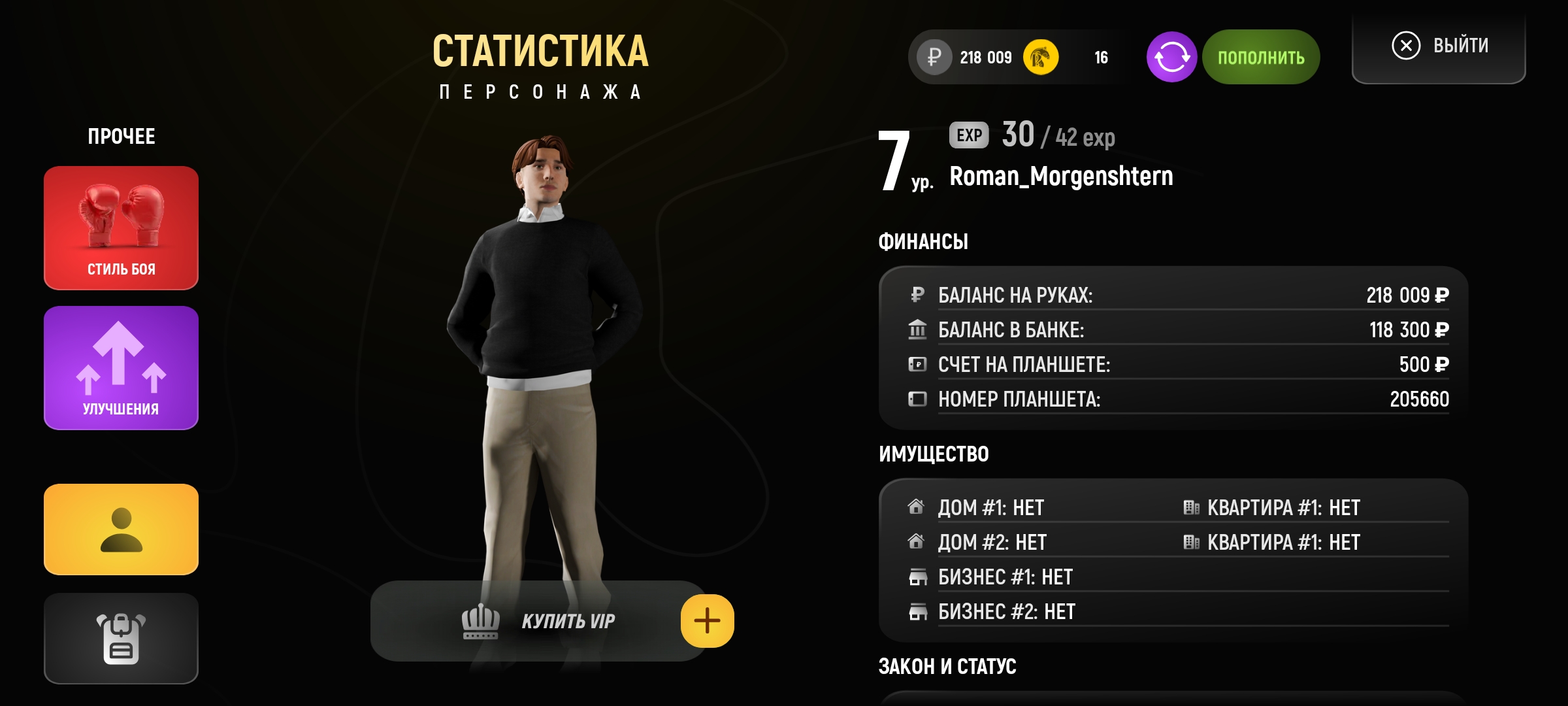This screenshot has height=706, width=1568.
Task: Click the purple currency exchange icon
Action: pos(1171,58)
